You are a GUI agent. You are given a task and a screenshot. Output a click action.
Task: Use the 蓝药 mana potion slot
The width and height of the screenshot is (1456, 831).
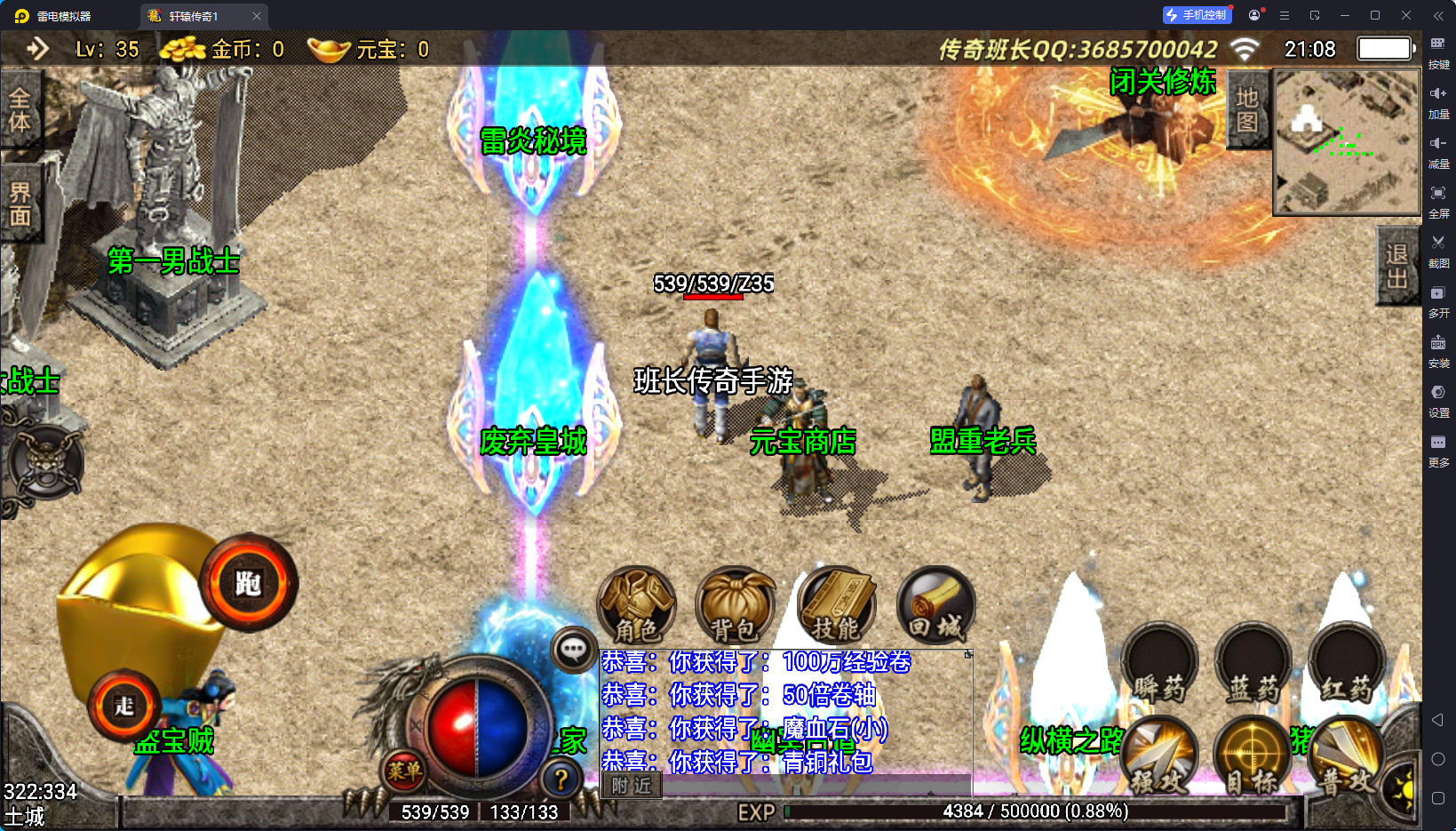(1253, 665)
